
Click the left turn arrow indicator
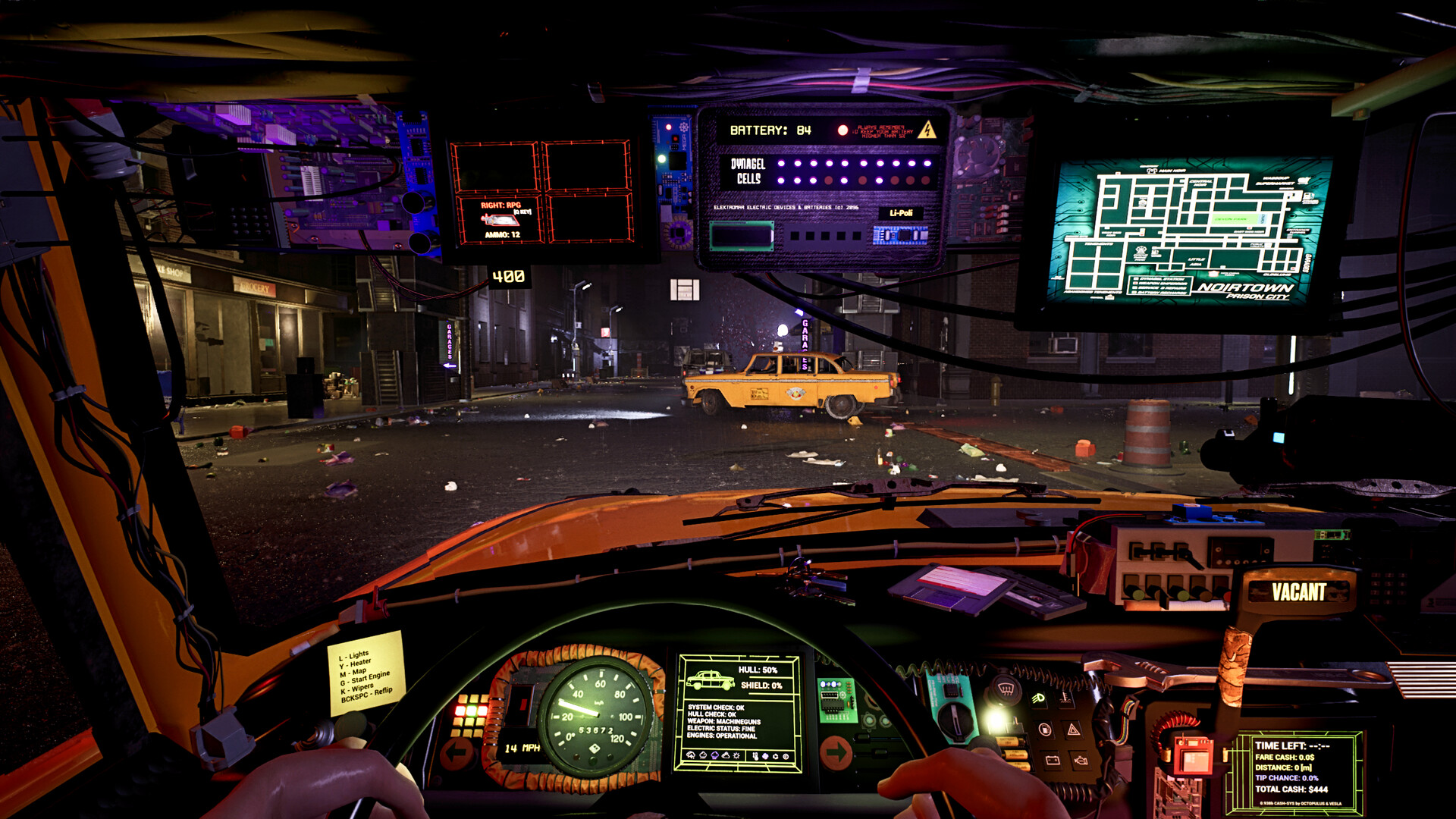[457, 753]
